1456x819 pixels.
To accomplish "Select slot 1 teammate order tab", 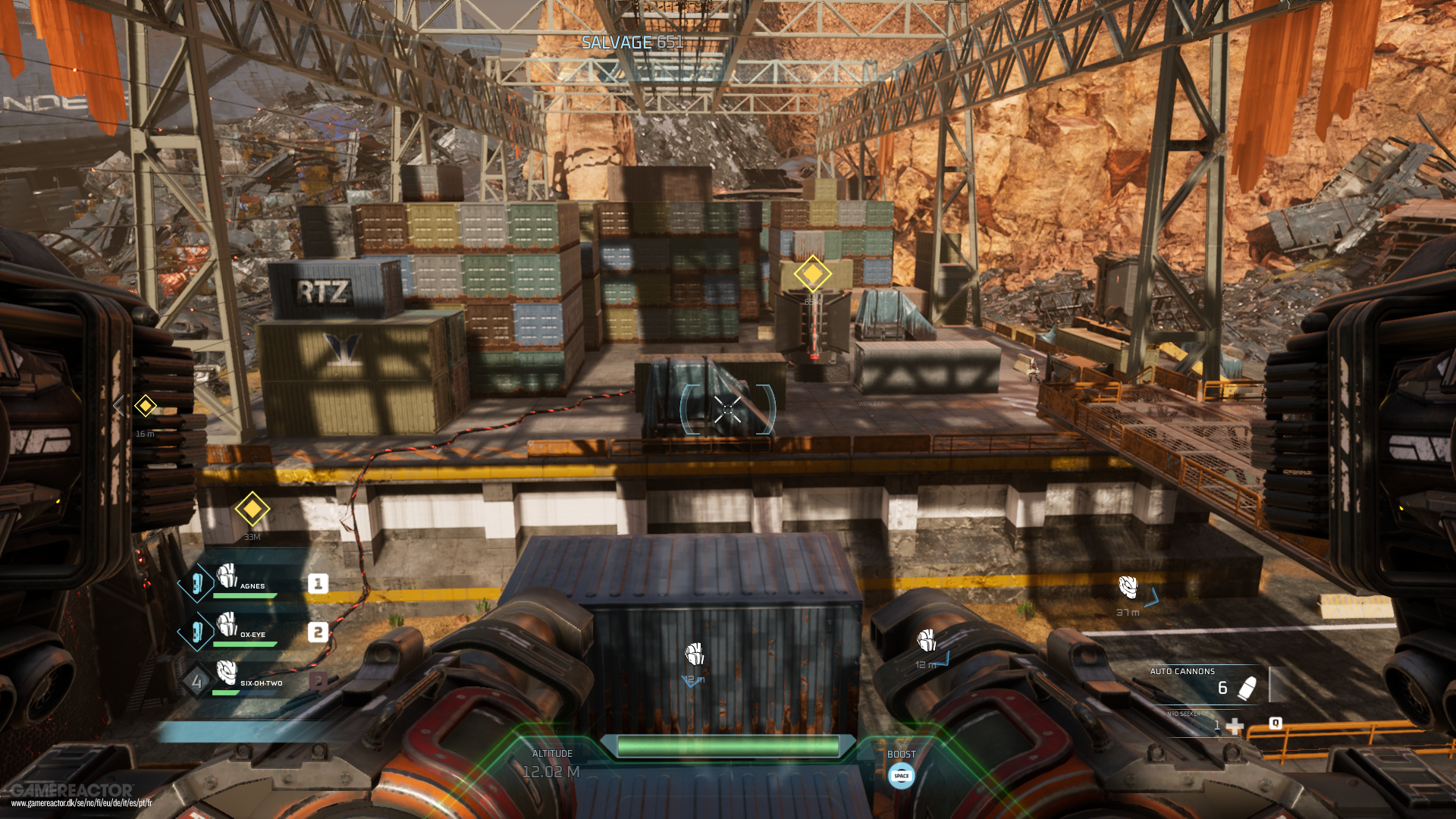I will pos(318,584).
